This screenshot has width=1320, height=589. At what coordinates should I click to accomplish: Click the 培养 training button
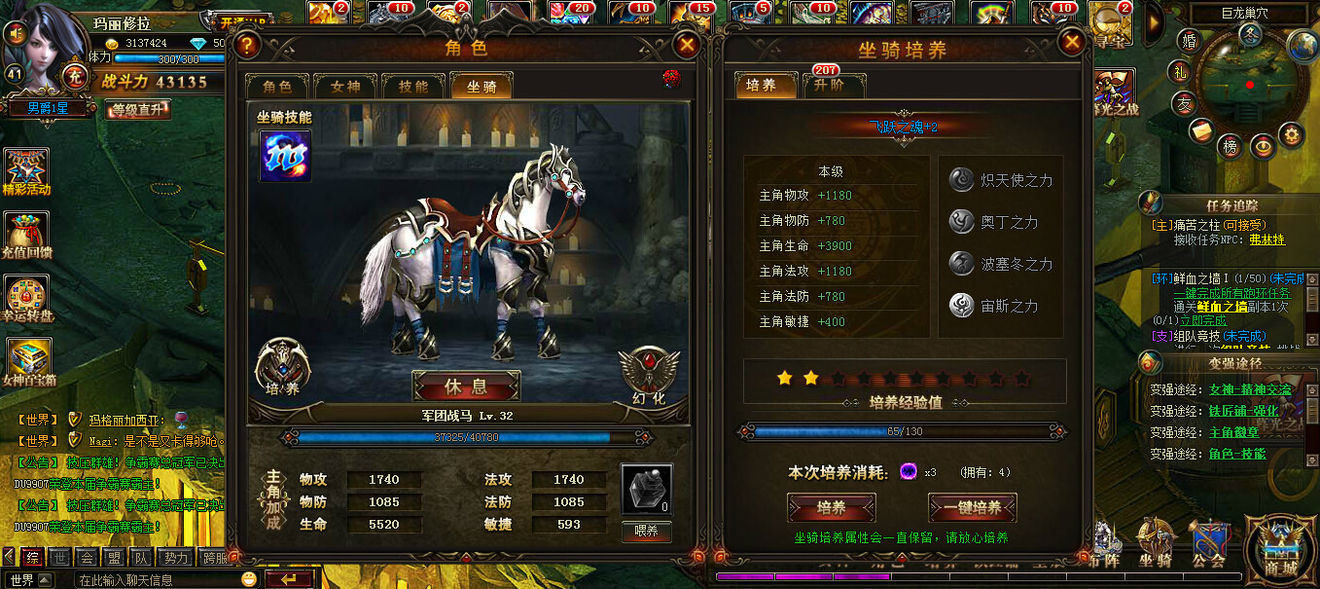(x=831, y=507)
